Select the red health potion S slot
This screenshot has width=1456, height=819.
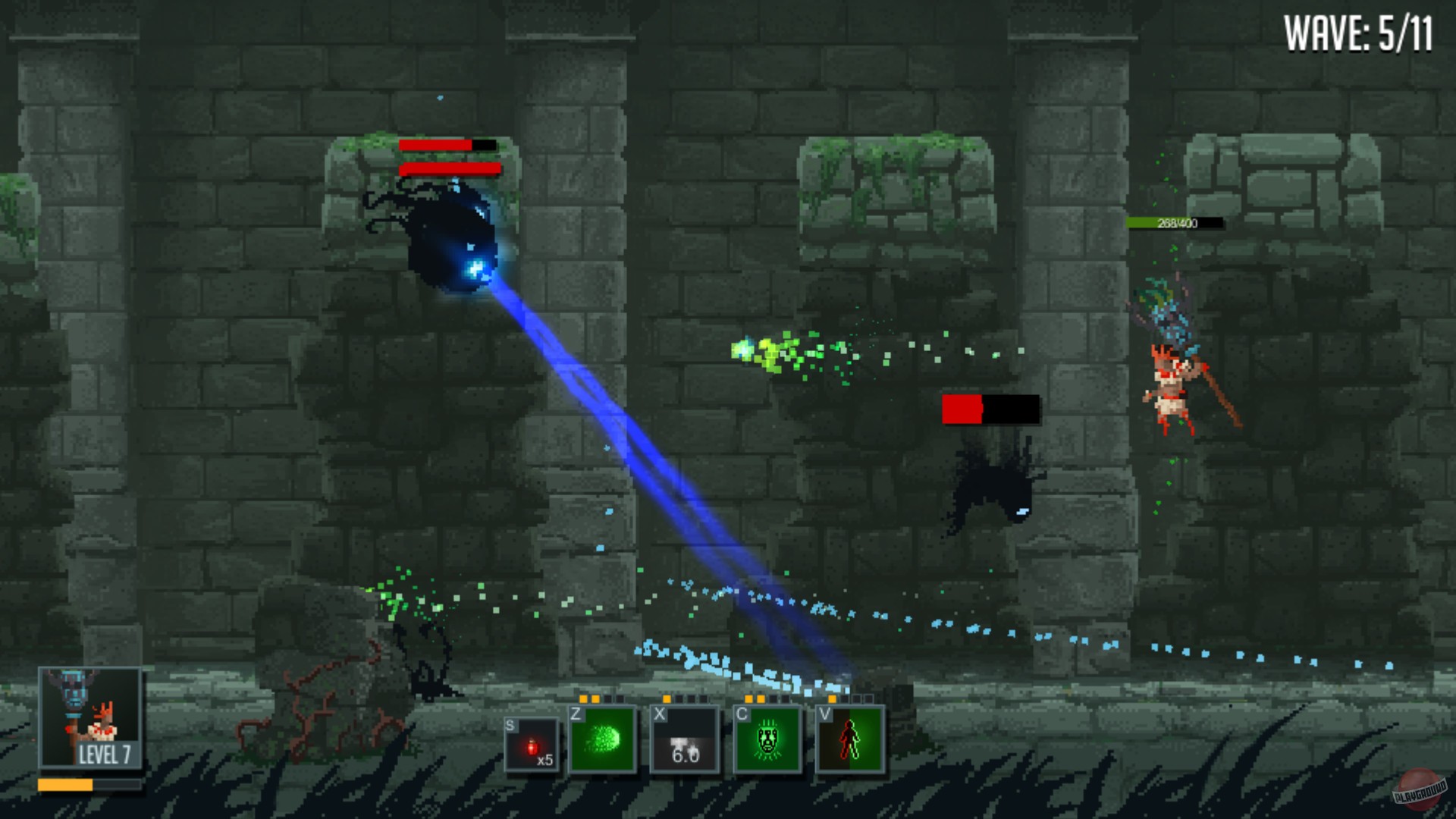coord(531,743)
